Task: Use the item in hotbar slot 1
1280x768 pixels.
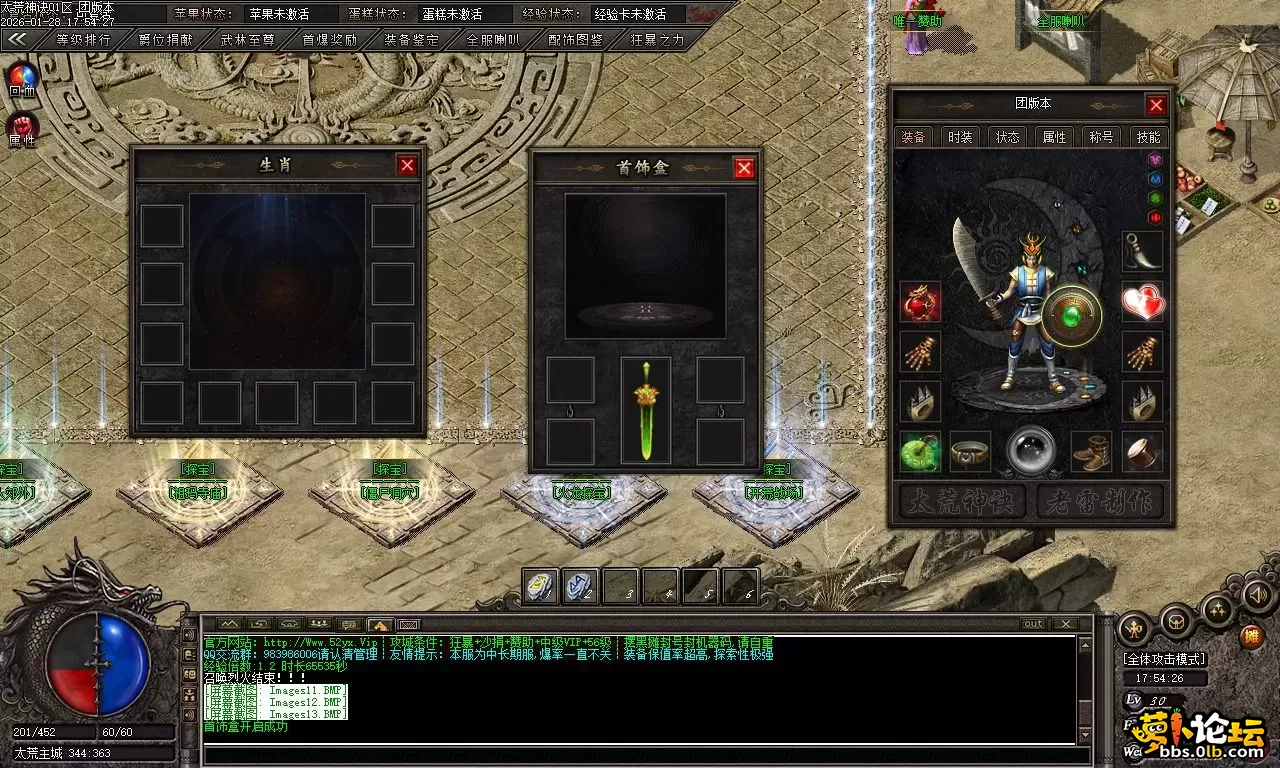Action: [x=541, y=586]
